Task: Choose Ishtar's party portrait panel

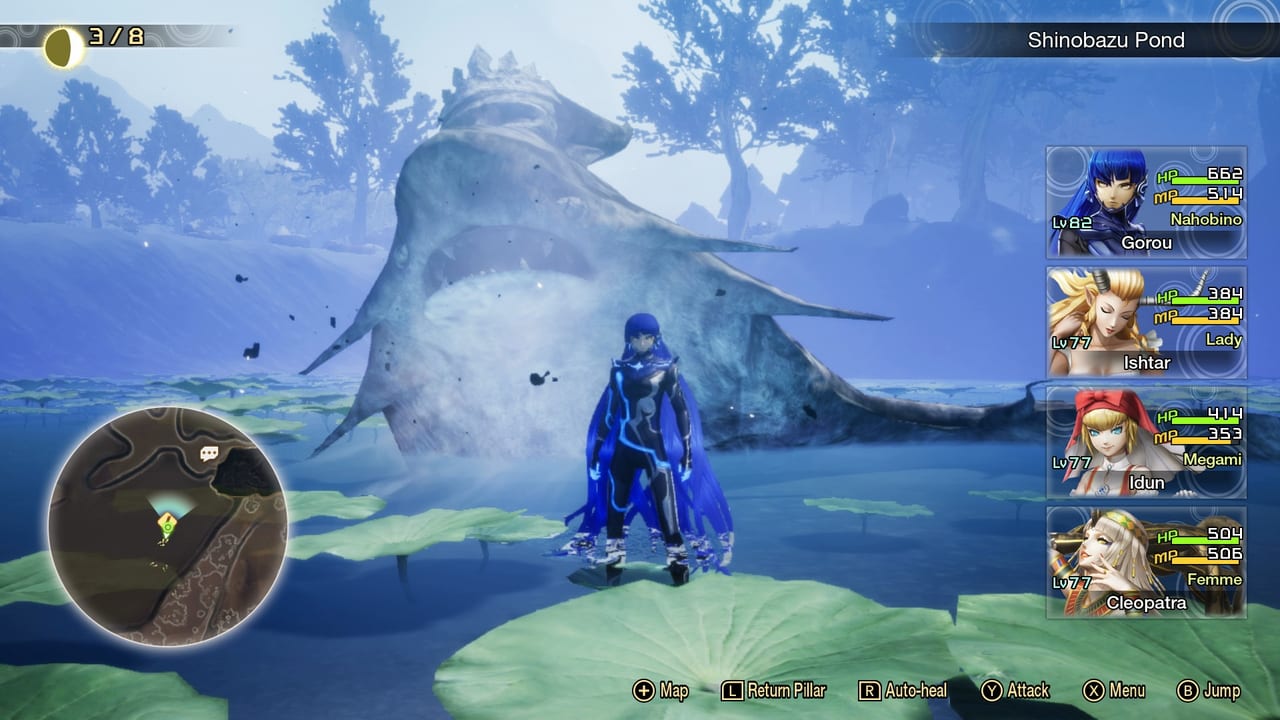Action: [x=1146, y=322]
